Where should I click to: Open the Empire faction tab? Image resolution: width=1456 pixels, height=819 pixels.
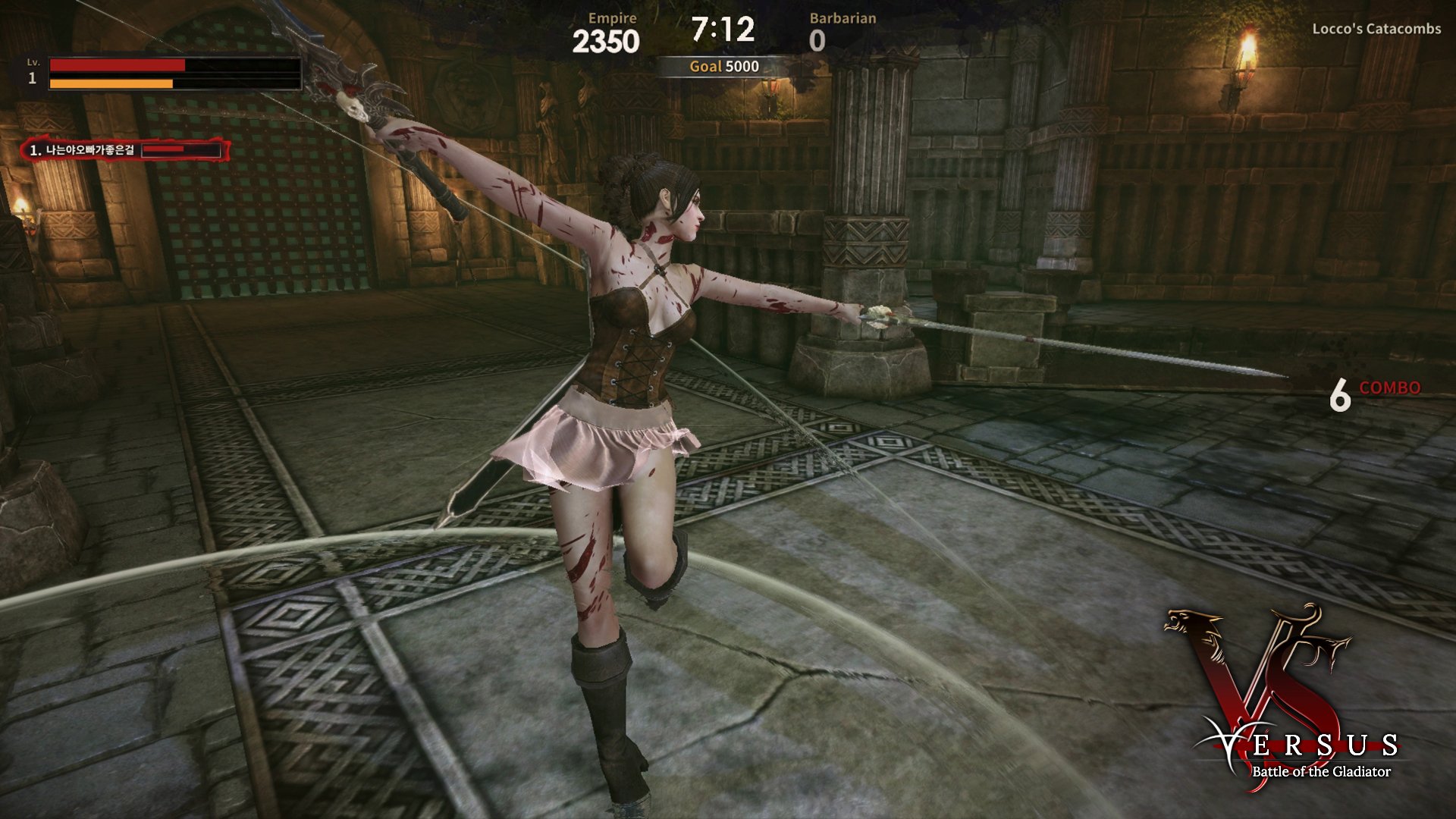[x=611, y=17]
